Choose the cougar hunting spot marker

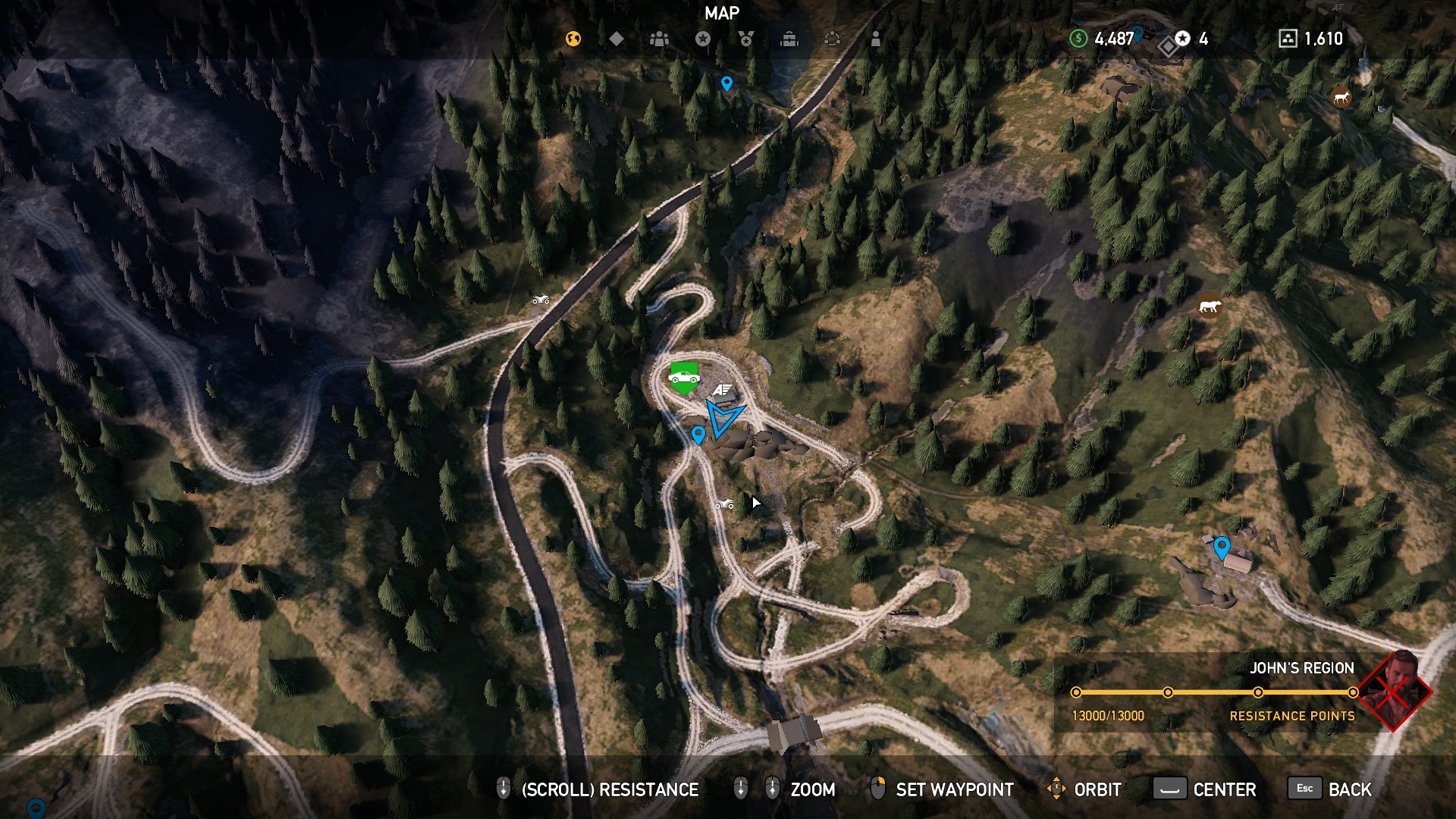tap(1209, 306)
